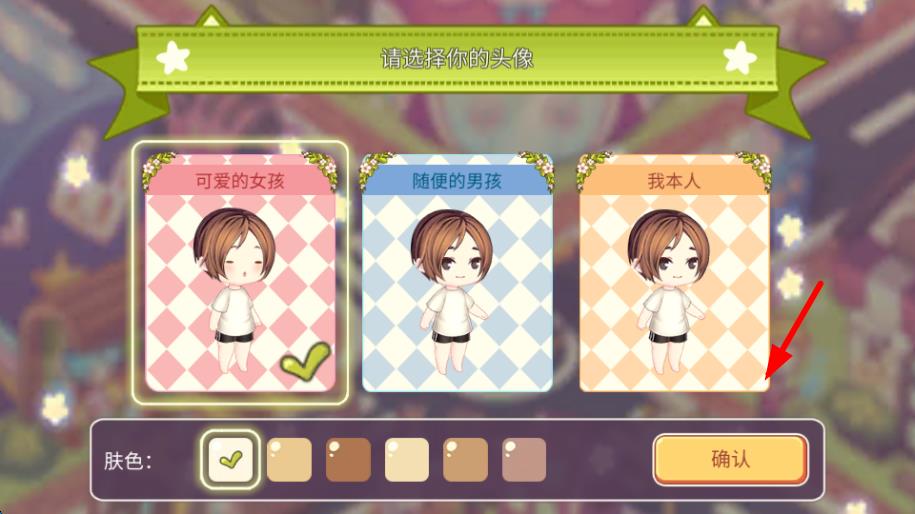The height and width of the screenshot is (514, 915).
Task: Click the 确认 confirm button
Action: (x=730, y=460)
